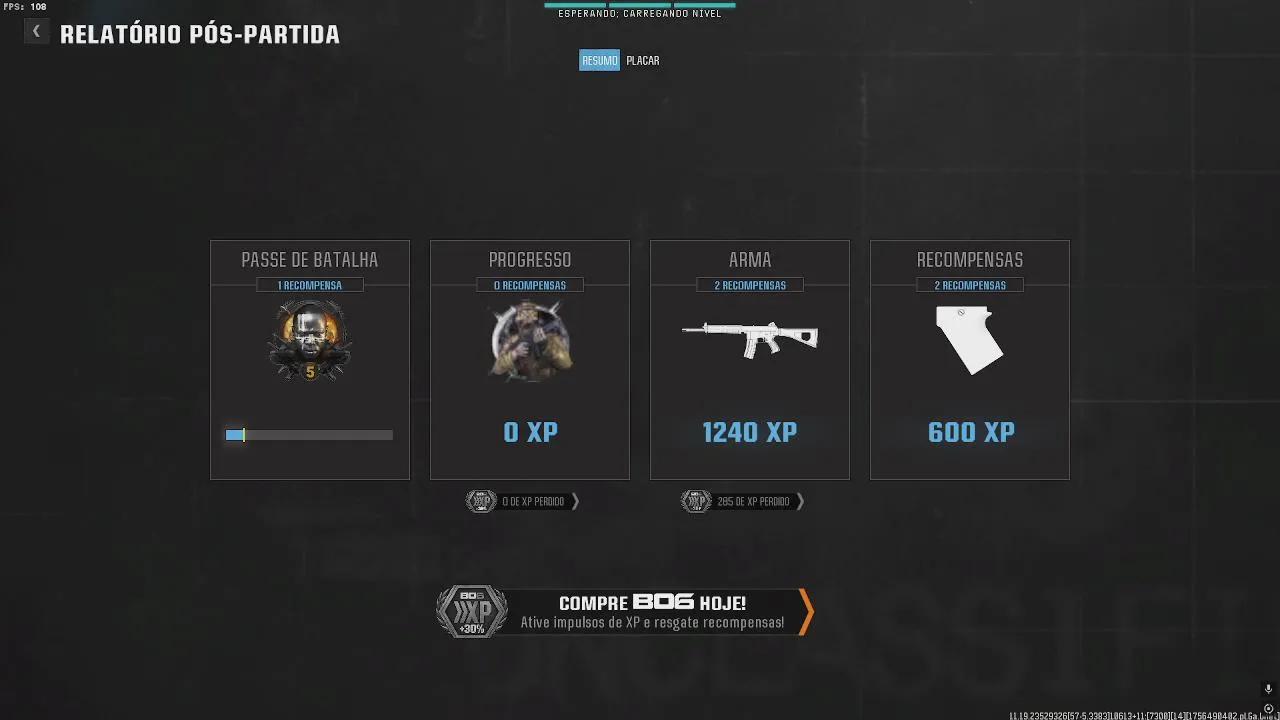Screen dimensions: 1280x720
Task: Select the Passe de Batalha card
Action: point(310,360)
